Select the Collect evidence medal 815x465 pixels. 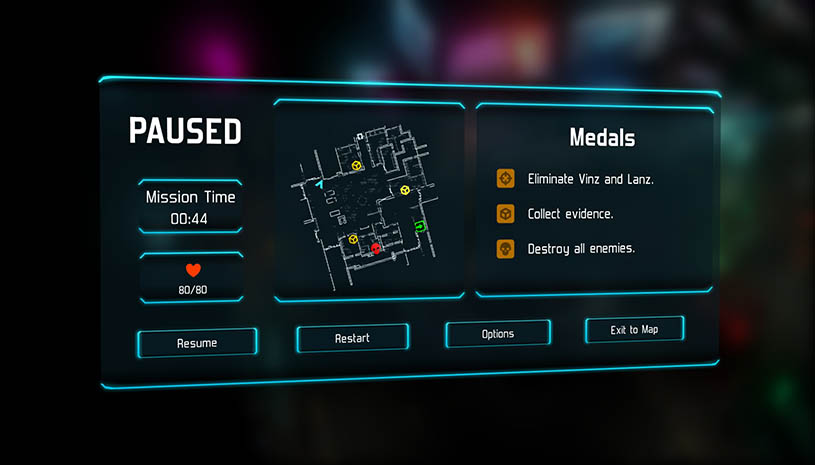pyautogui.click(x=570, y=214)
